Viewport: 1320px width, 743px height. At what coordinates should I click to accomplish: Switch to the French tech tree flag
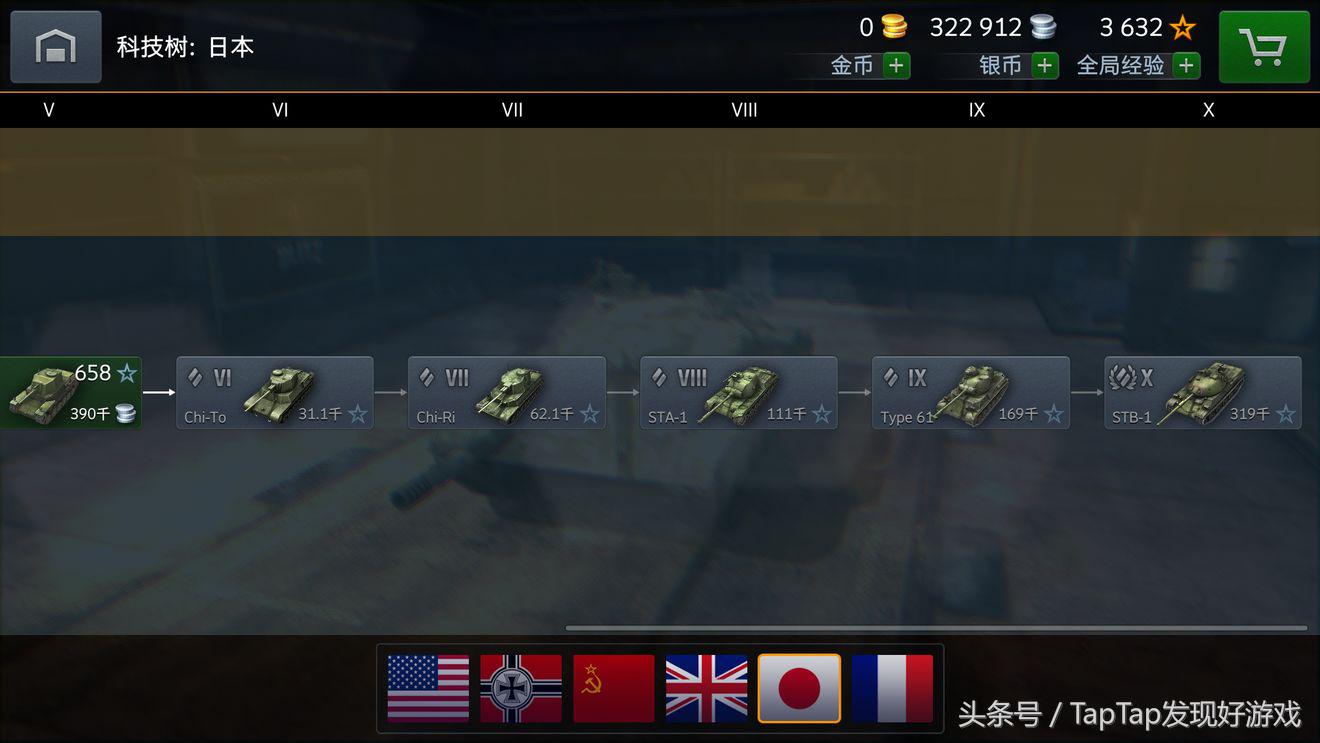point(892,688)
